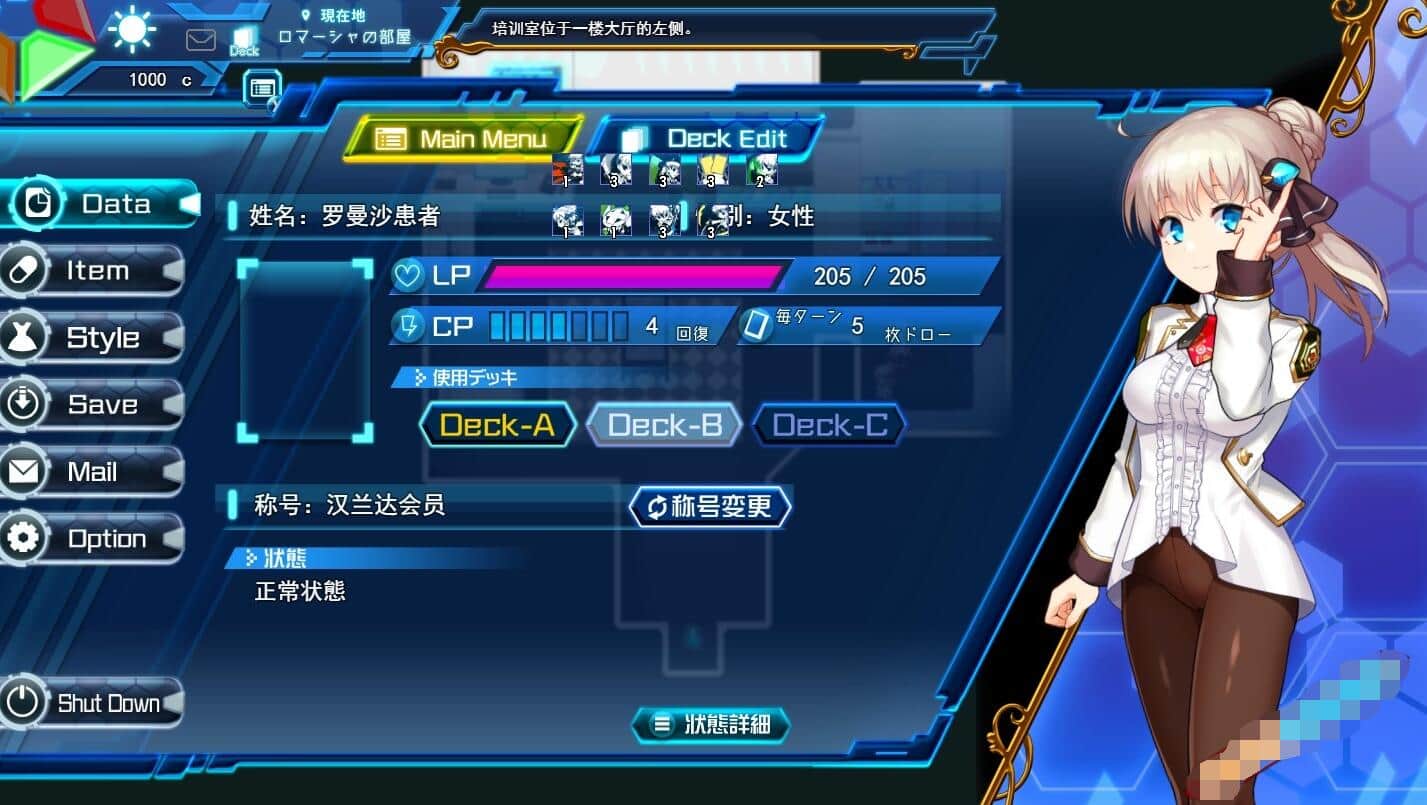Choose Deck-B
The width and height of the screenshot is (1427, 805).
point(664,425)
